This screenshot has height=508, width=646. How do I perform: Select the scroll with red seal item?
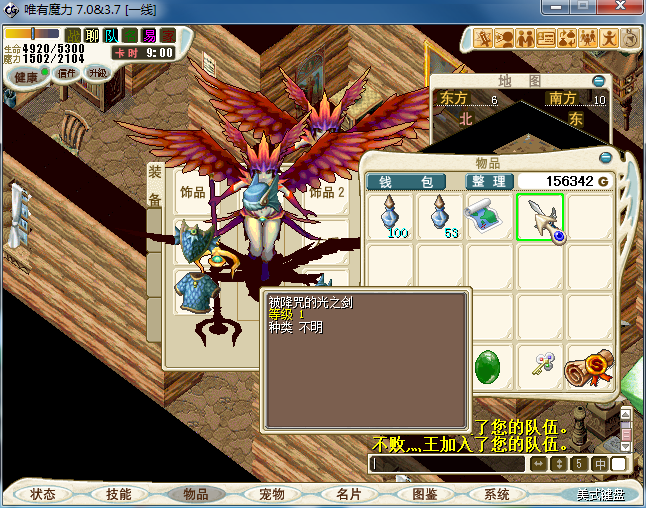click(x=588, y=367)
